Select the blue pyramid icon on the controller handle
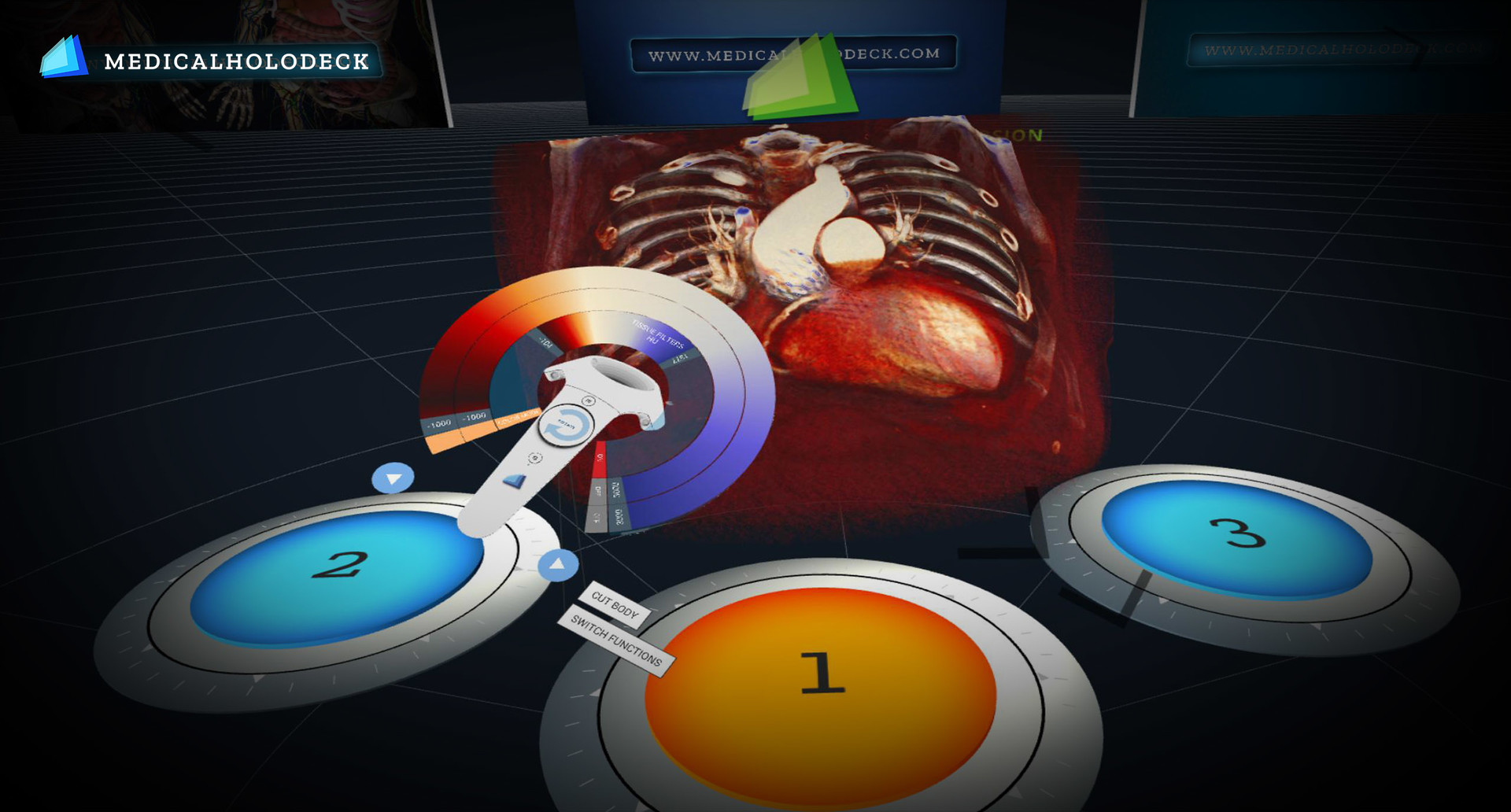The image size is (1511, 812). (515, 479)
